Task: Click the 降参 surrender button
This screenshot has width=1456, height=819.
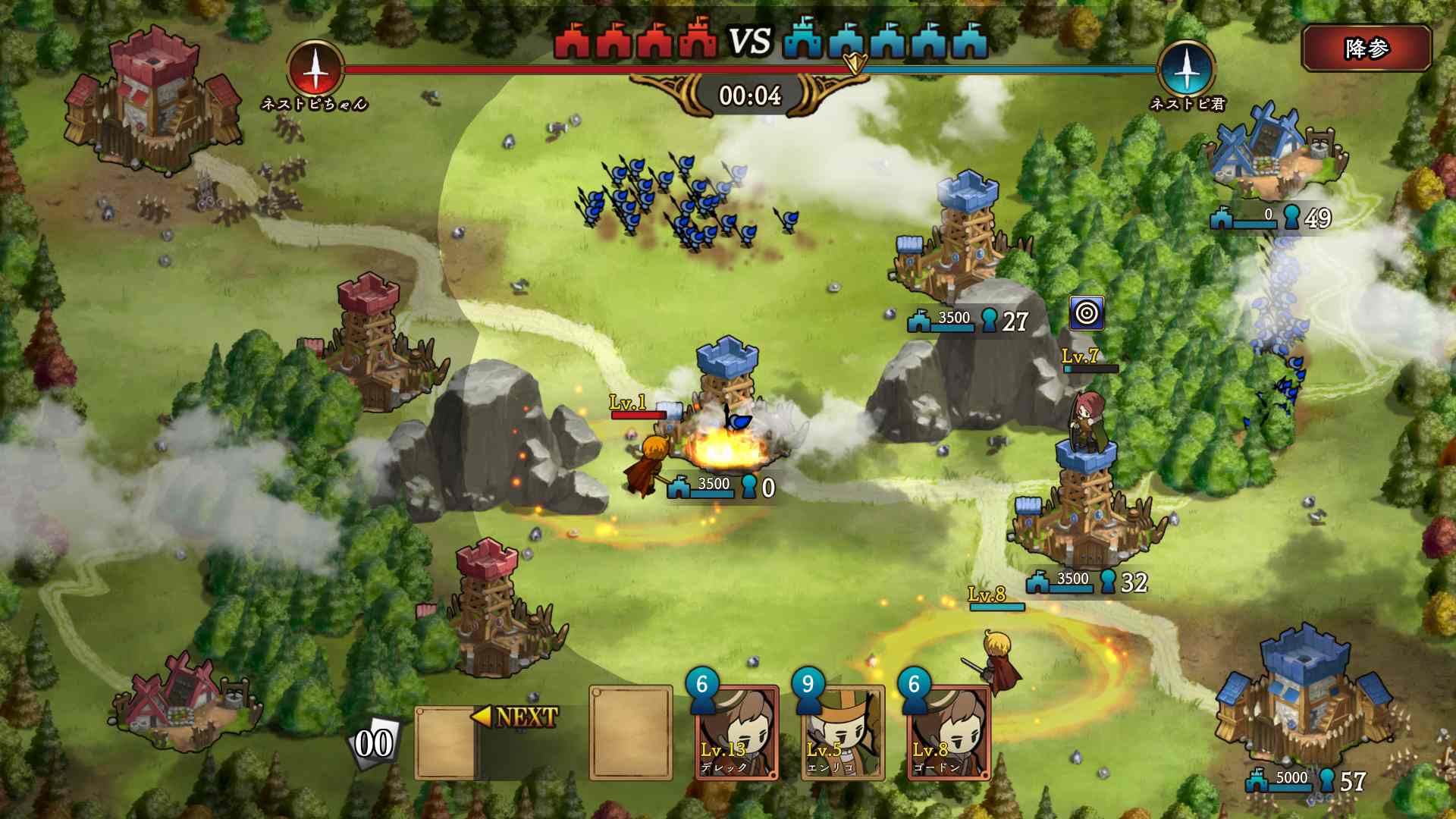Action: coord(1367,49)
